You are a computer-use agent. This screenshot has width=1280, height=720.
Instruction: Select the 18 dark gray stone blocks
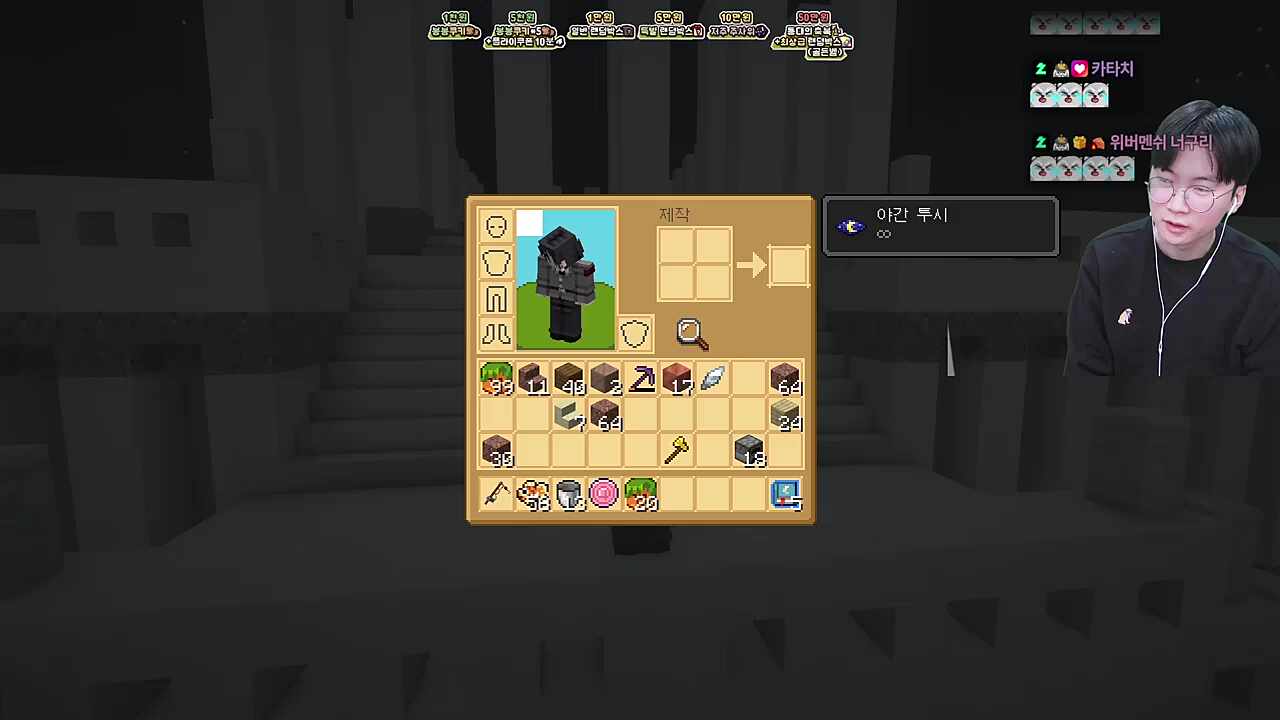pyautogui.click(x=749, y=451)
